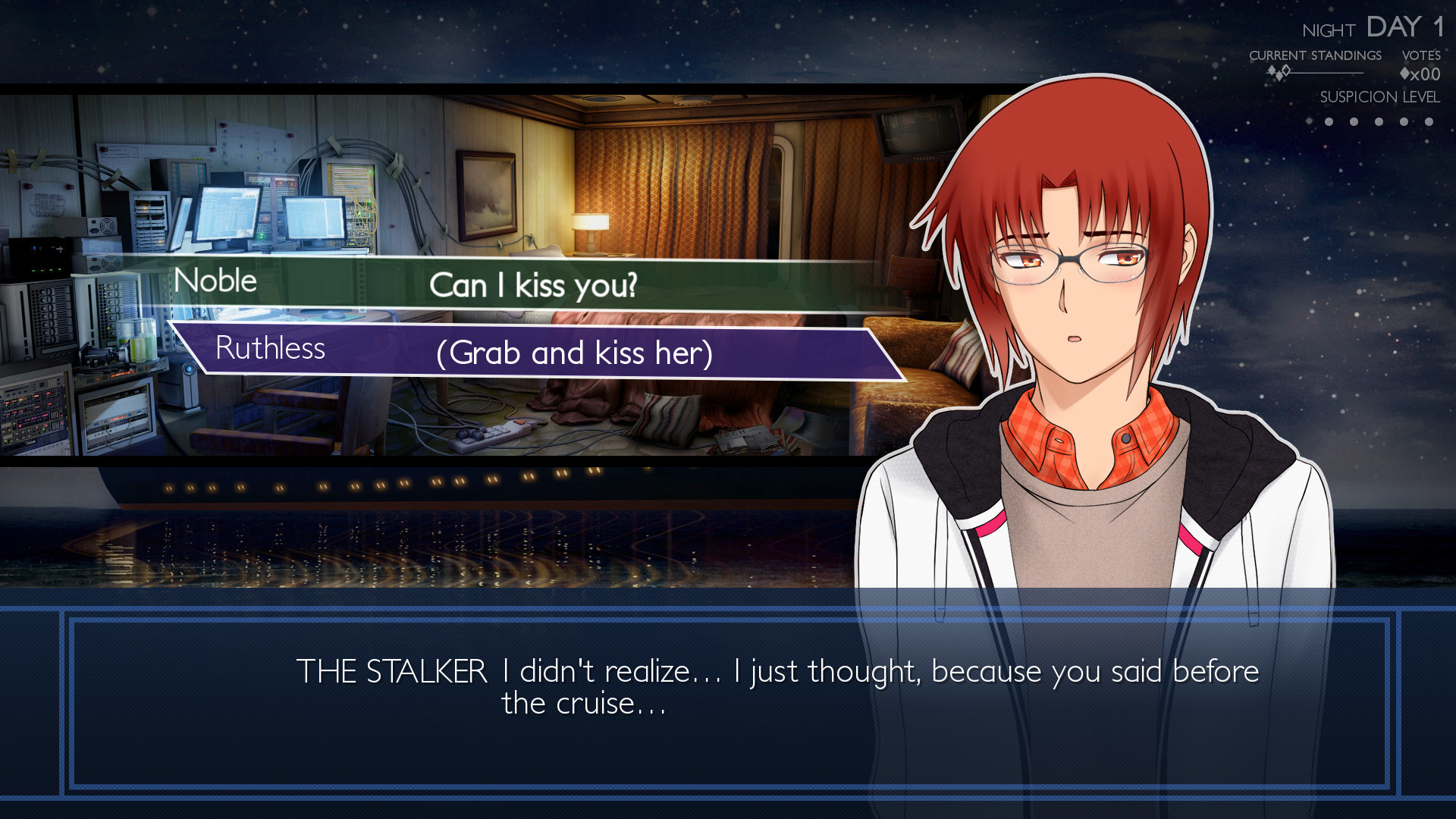Click the hollow diamond marker on standings track
The image size is (1456, 819).
click(x=1286, y=70)
